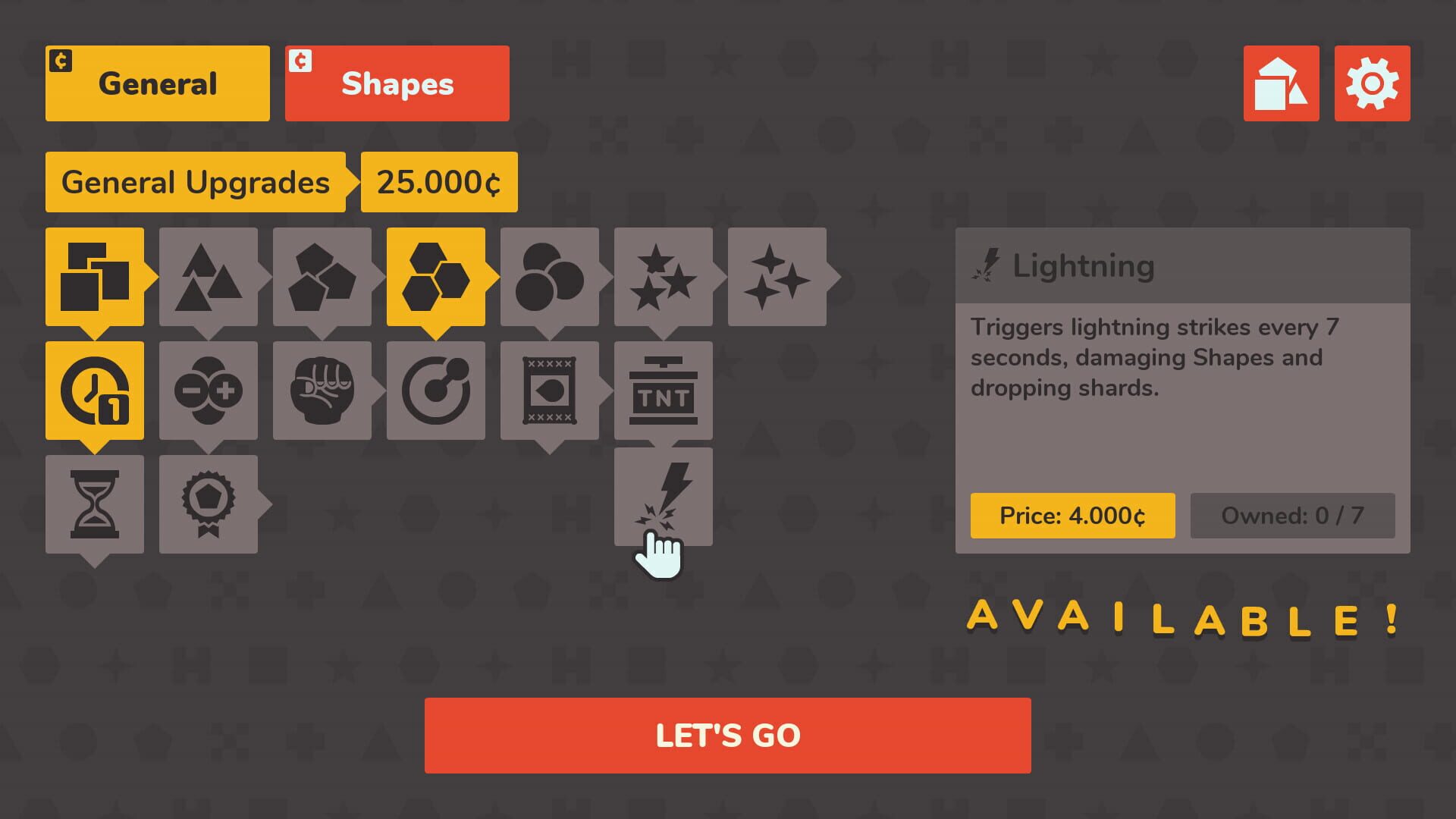Open the clock timer upgrade

click(x=95, y=391)
